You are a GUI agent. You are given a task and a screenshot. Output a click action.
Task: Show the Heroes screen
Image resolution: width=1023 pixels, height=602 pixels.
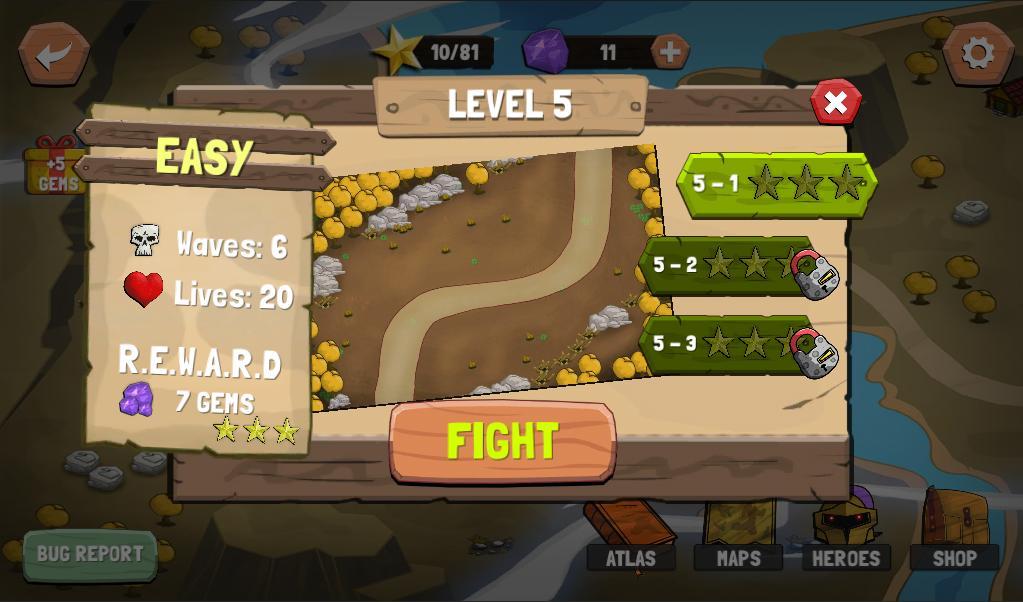tap(846, 538)
